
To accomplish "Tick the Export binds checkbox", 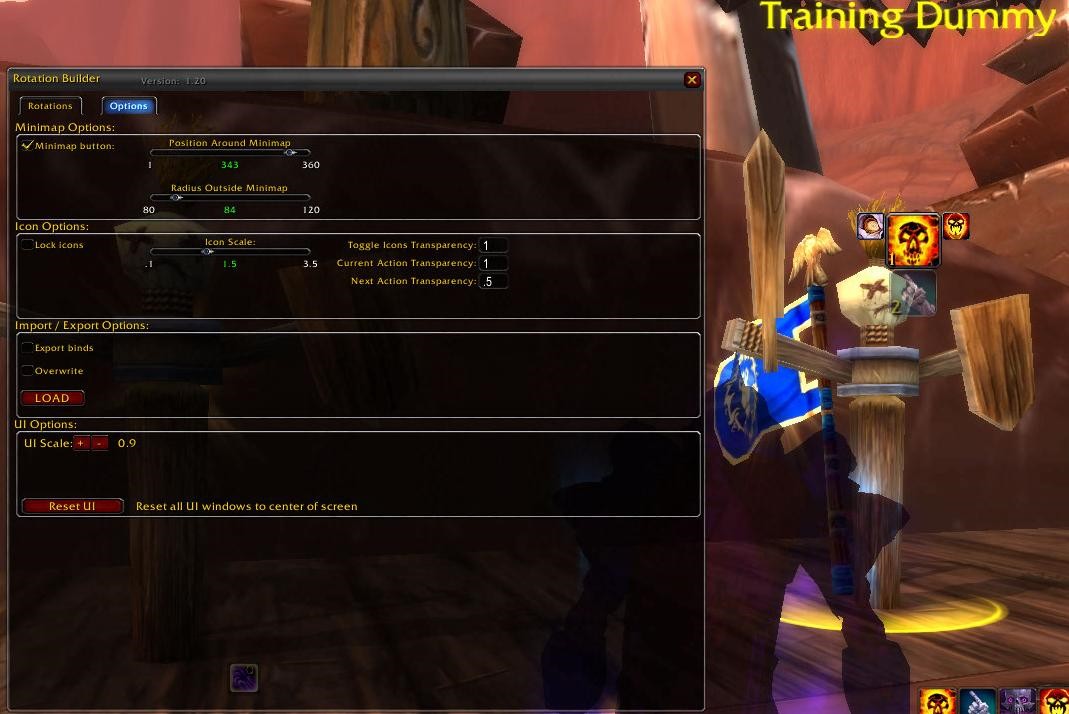I will click(27, 348).
